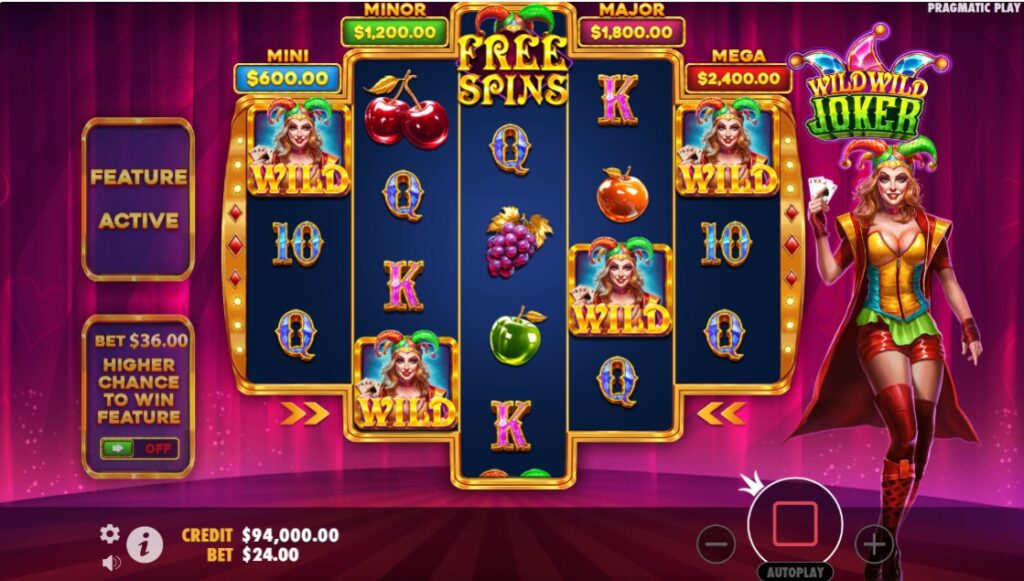
Task: Toggle the sound speaker icon
Action: [x=111, y=562]
